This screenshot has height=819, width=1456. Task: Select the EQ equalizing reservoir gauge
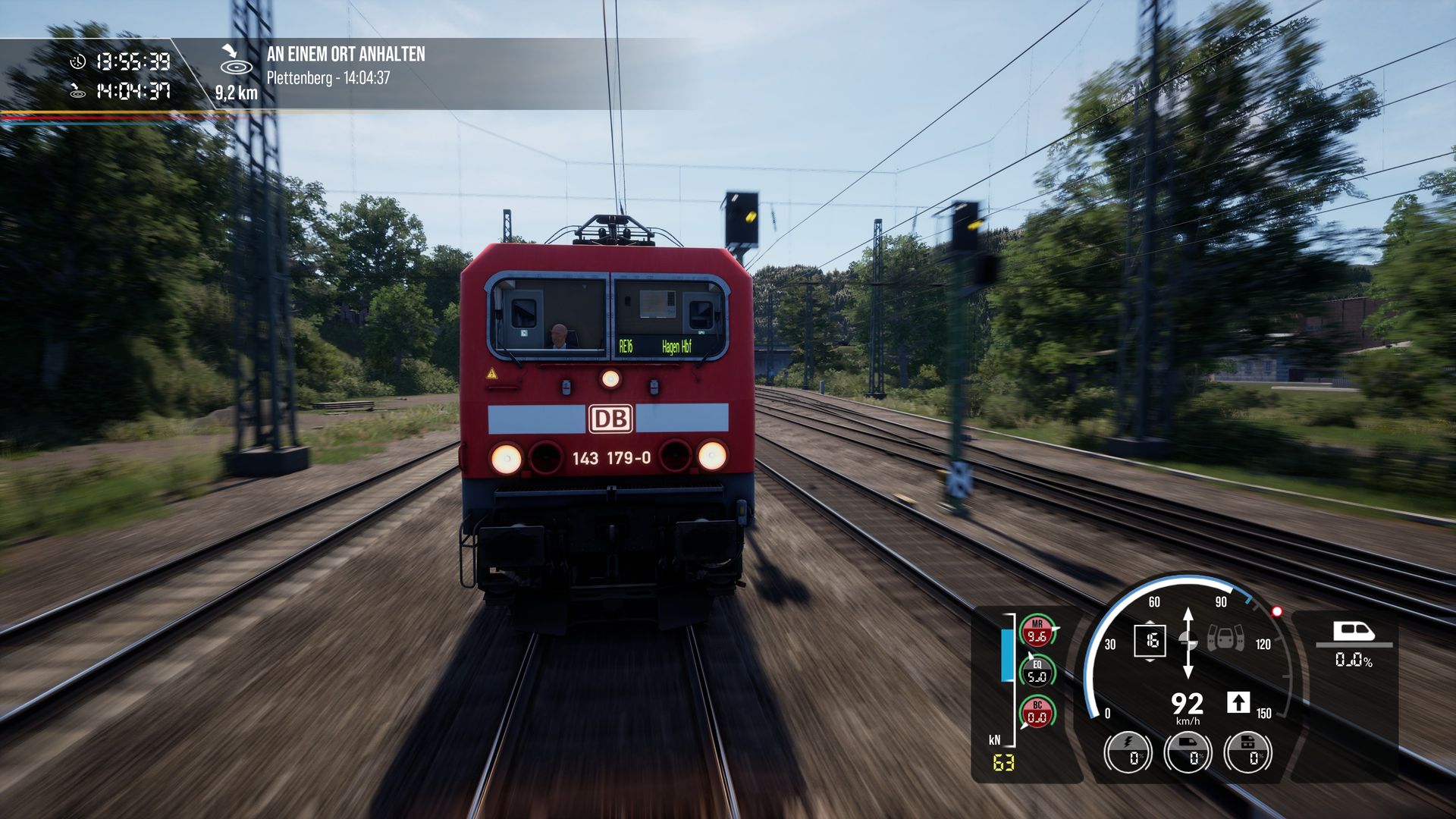(x=1037, y=672)
